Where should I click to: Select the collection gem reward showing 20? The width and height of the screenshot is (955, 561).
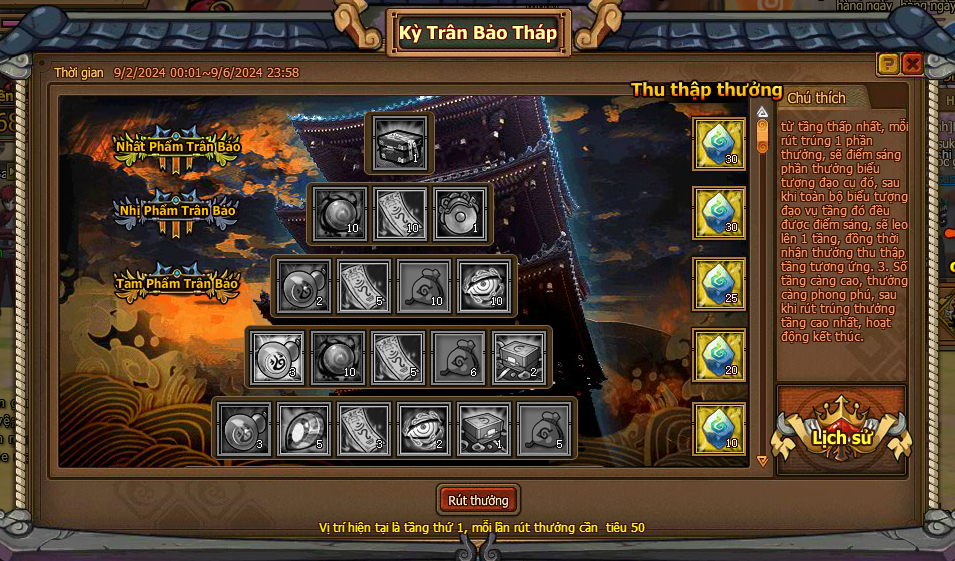coord(719,356)
